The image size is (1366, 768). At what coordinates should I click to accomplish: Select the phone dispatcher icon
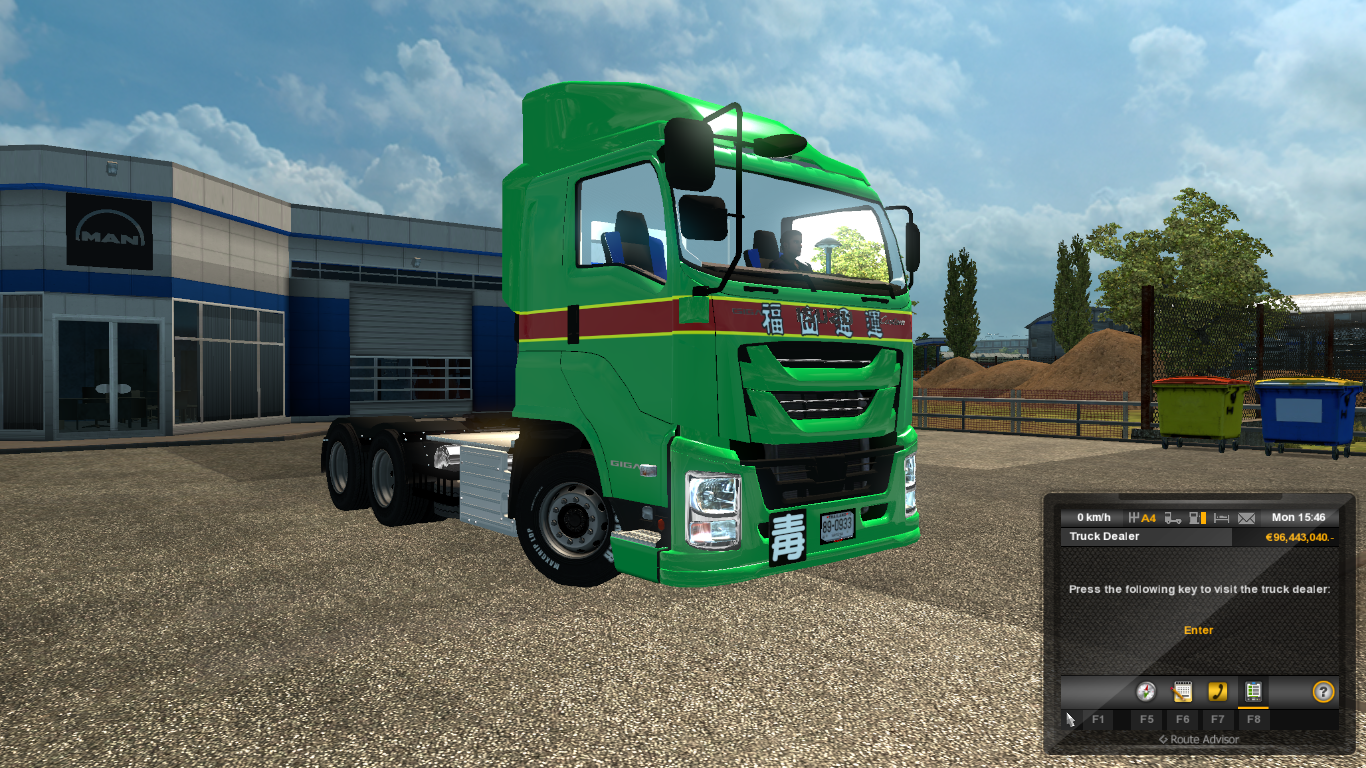coord(1218,692)
